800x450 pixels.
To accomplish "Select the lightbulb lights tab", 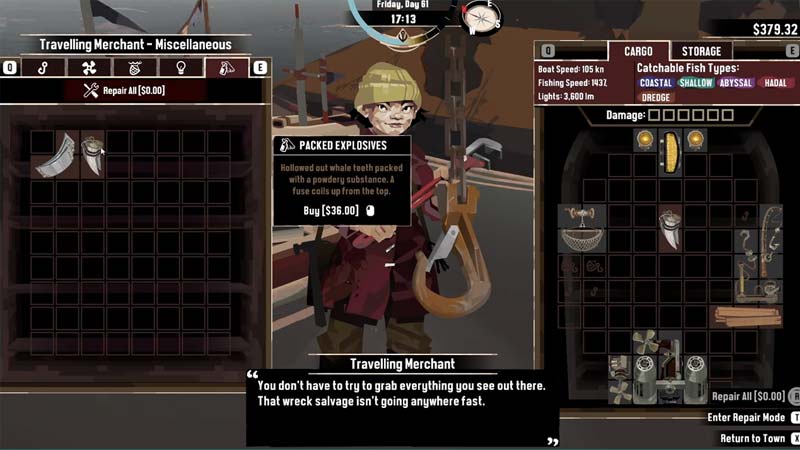I will 179,68.
